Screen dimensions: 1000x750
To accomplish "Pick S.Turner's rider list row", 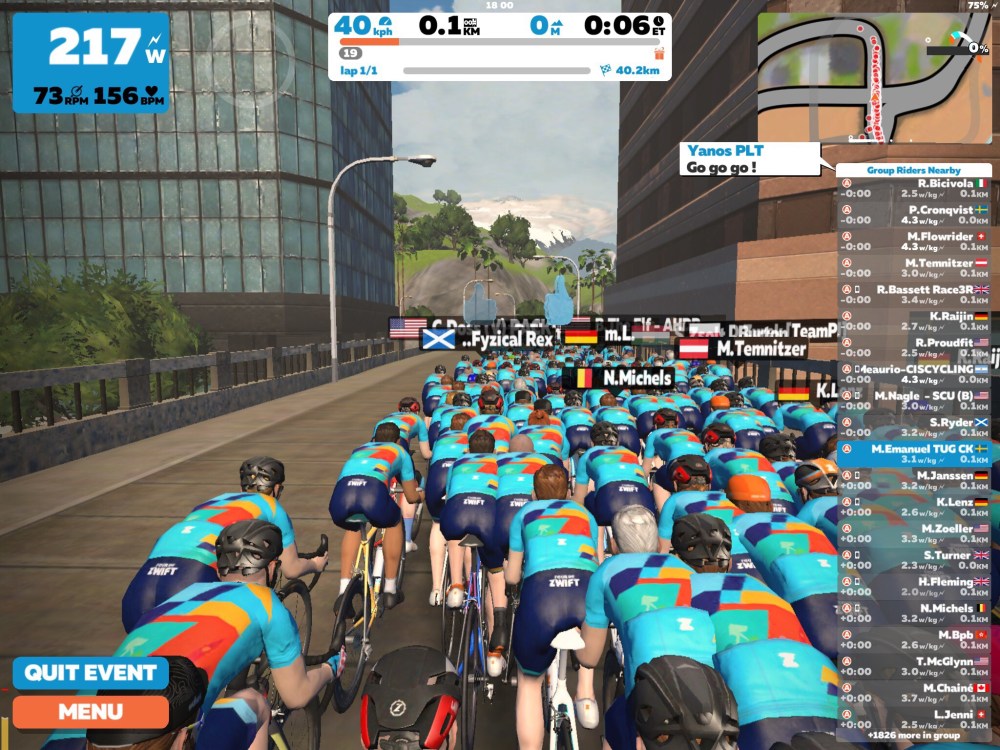I will (x=914, y=560).
